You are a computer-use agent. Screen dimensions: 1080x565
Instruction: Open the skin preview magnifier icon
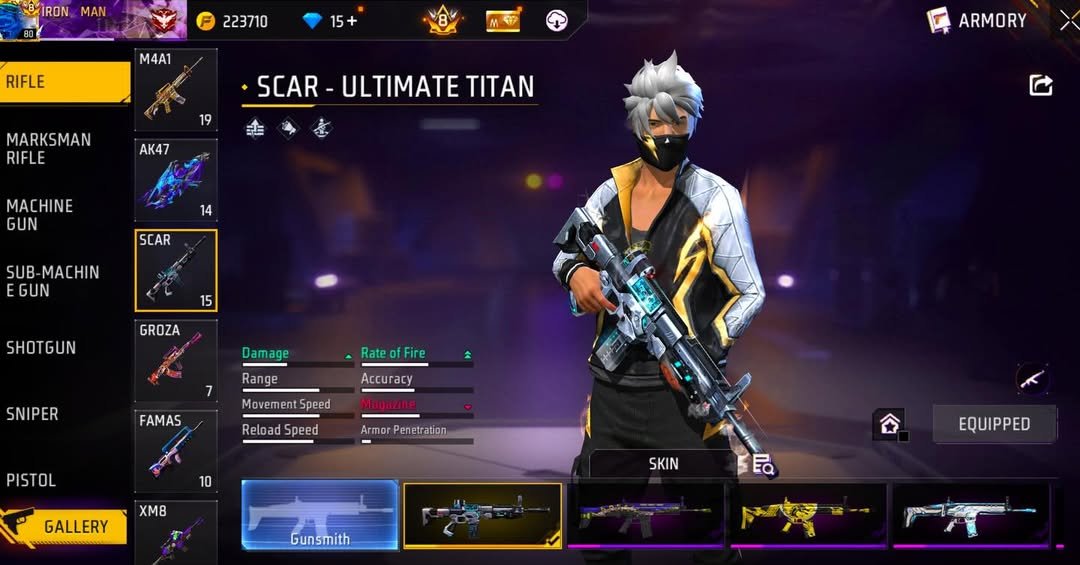point(763,464)
